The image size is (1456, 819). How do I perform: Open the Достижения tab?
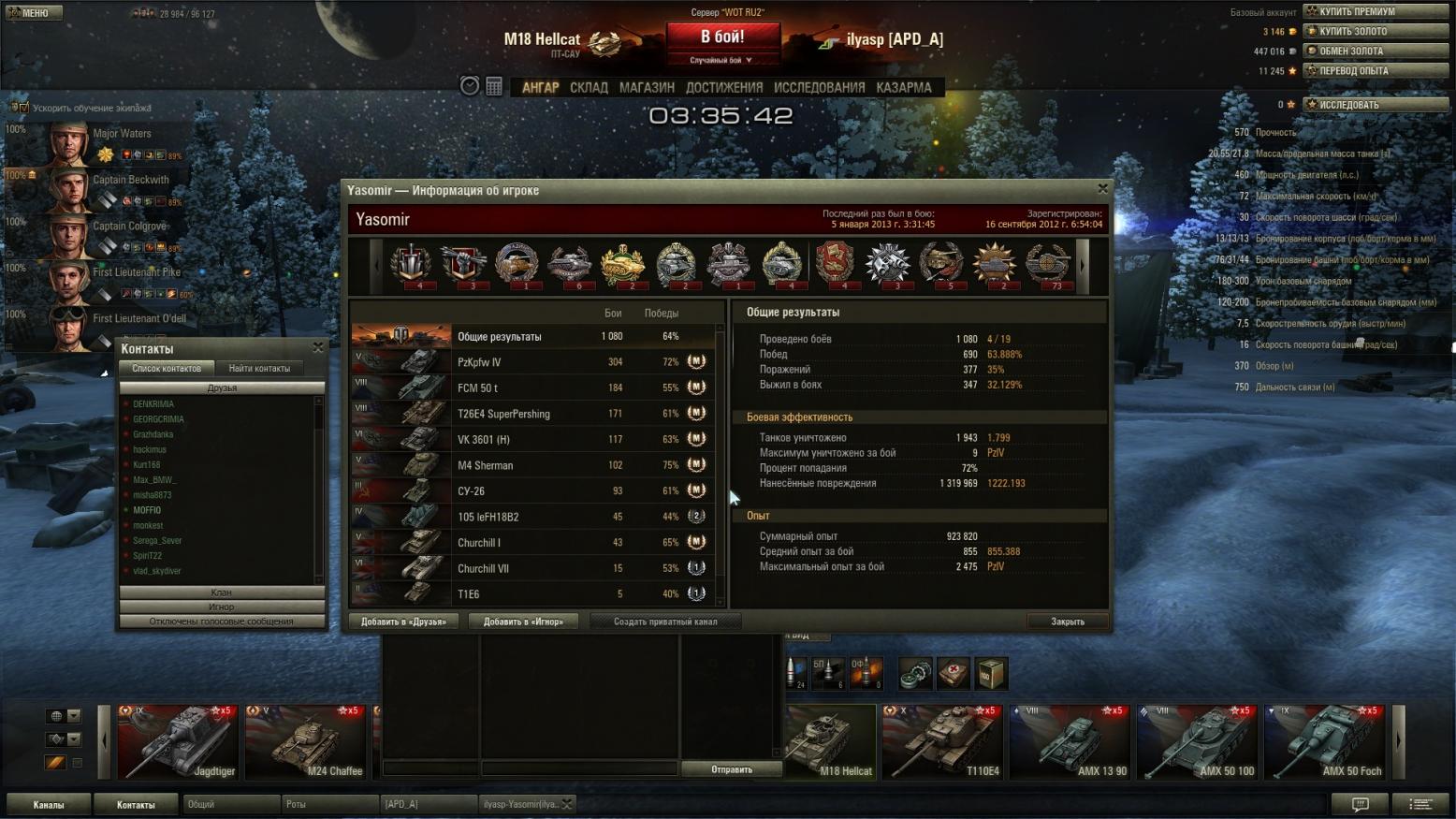tap(724, 87)
